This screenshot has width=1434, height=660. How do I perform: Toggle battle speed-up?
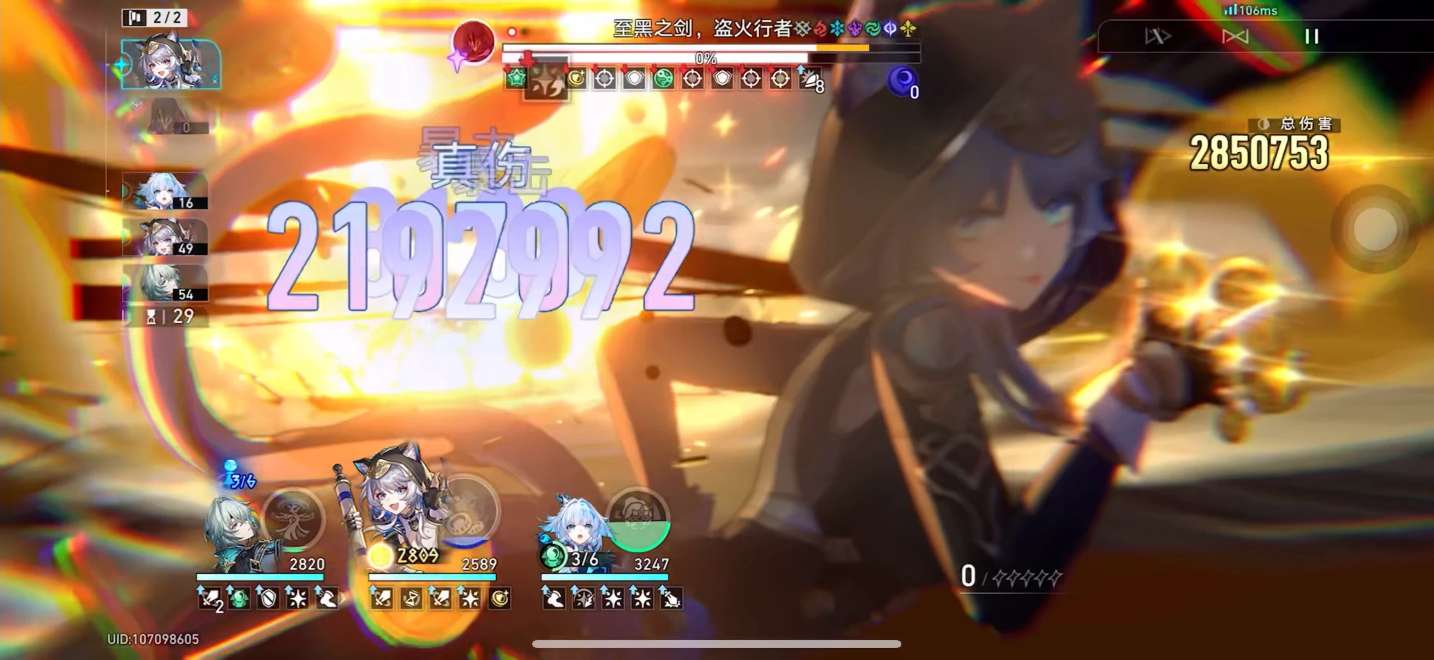pos(1157,37)
